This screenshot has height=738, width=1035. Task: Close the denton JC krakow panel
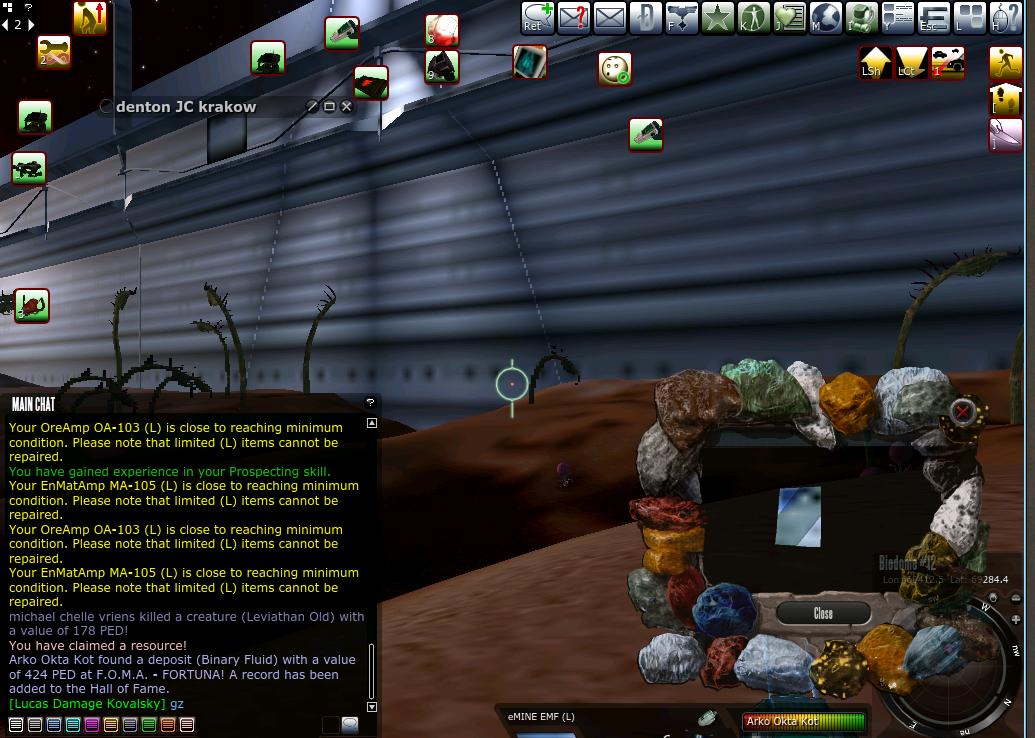click(x=347, y=106)
